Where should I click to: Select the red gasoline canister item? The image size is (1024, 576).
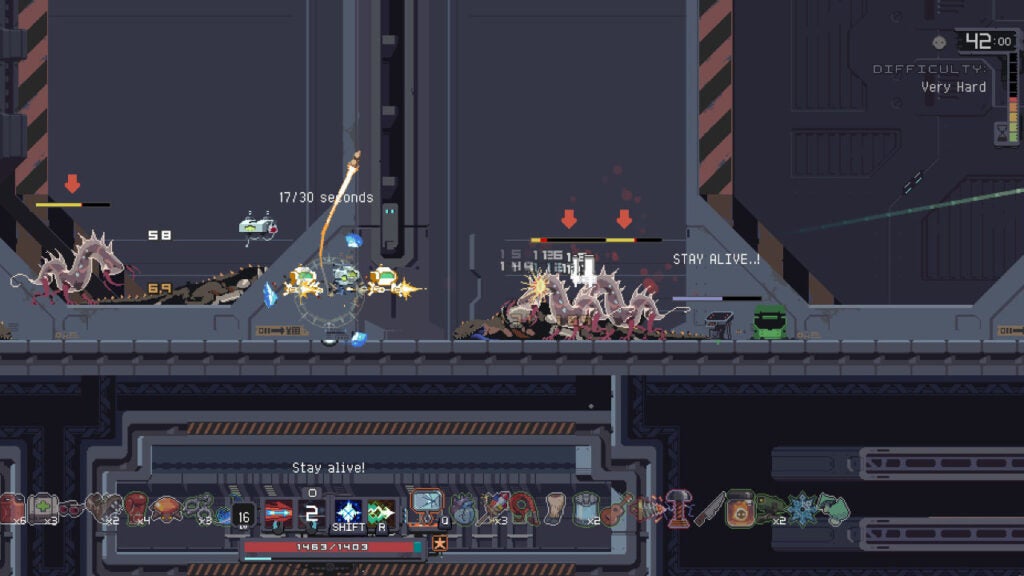(x=12, y=508)
